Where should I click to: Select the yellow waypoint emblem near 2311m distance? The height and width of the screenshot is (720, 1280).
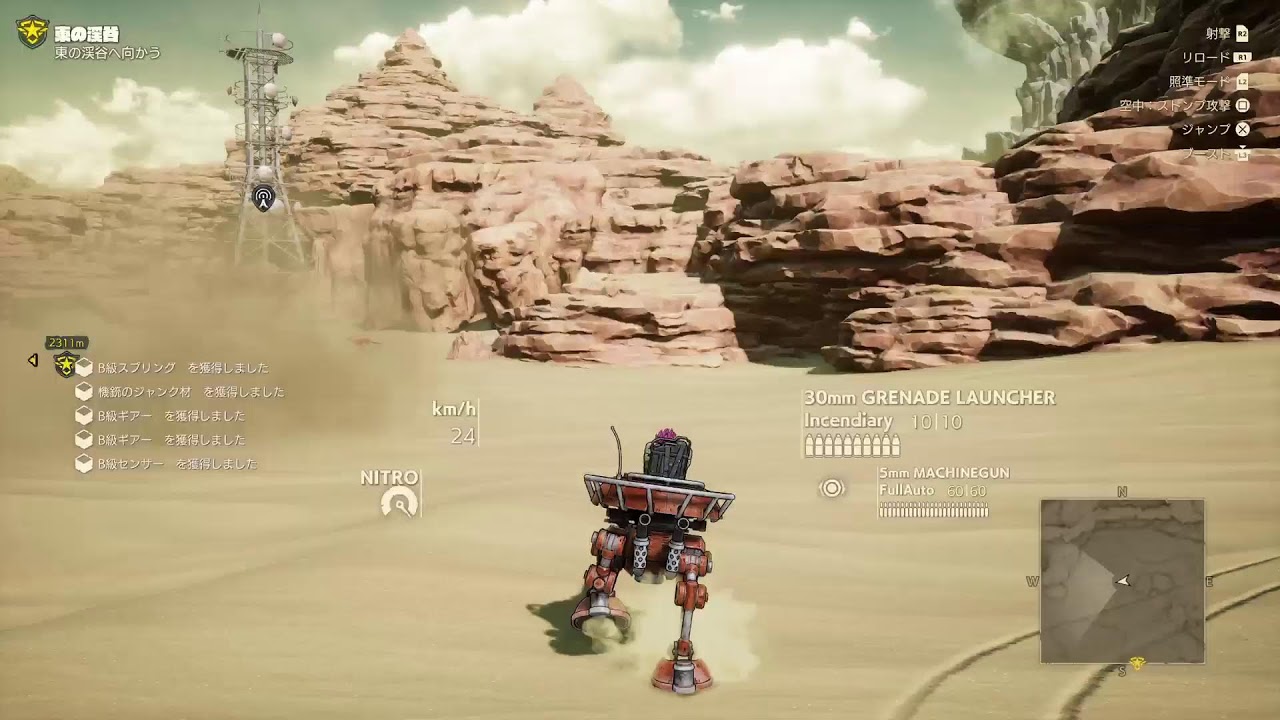point(66,364)
